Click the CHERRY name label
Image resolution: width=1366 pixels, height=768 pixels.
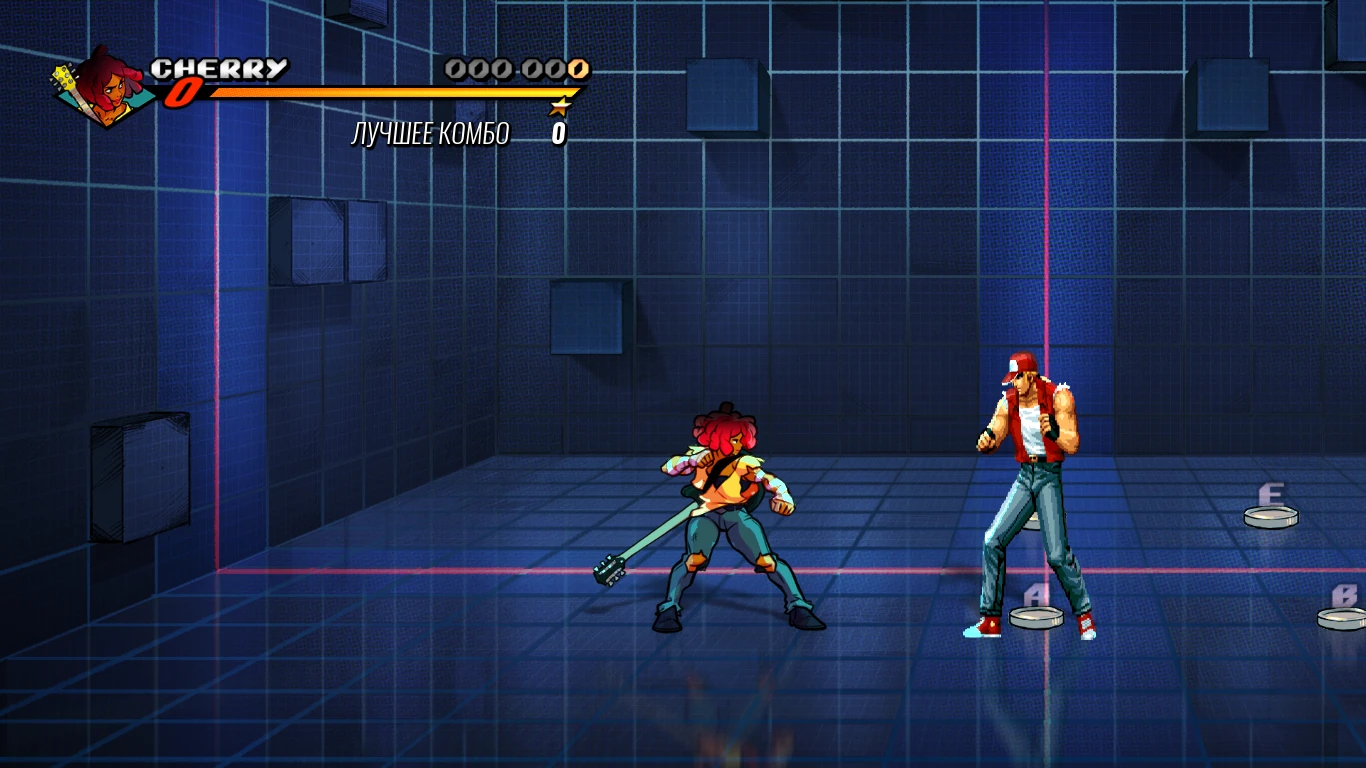point(222,68)
